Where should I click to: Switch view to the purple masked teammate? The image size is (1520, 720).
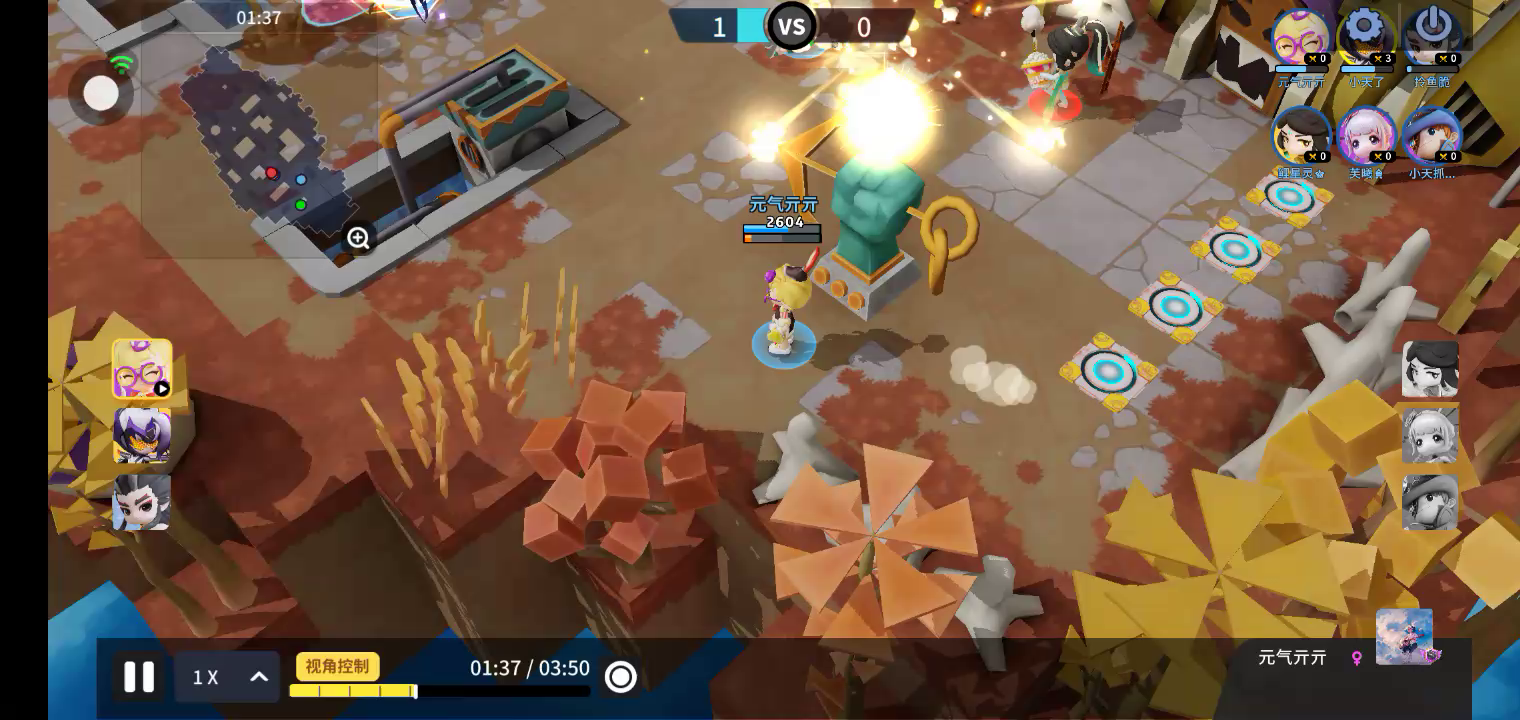(142, 435)
